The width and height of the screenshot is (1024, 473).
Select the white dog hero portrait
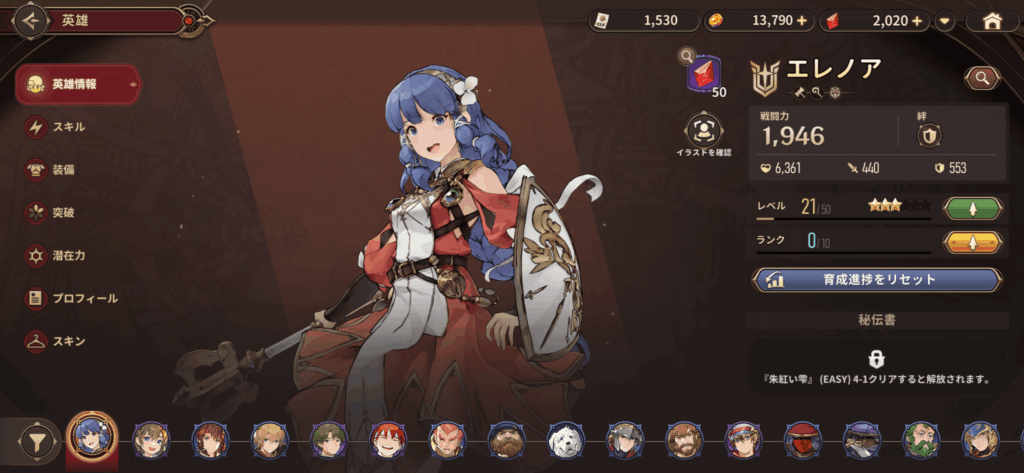coord(563,439)
